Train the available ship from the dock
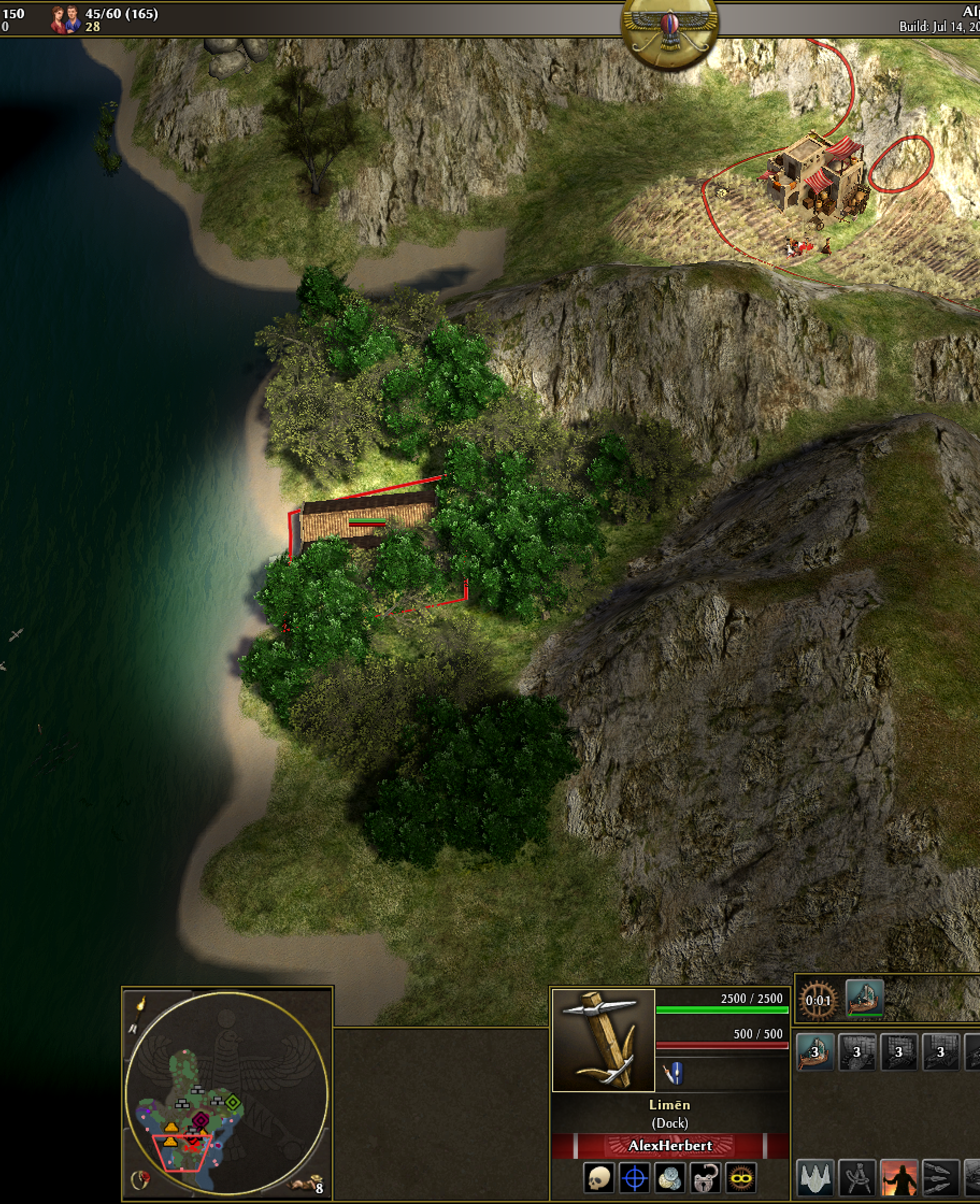This screenshot has width=980, height=1204. 814,1052
